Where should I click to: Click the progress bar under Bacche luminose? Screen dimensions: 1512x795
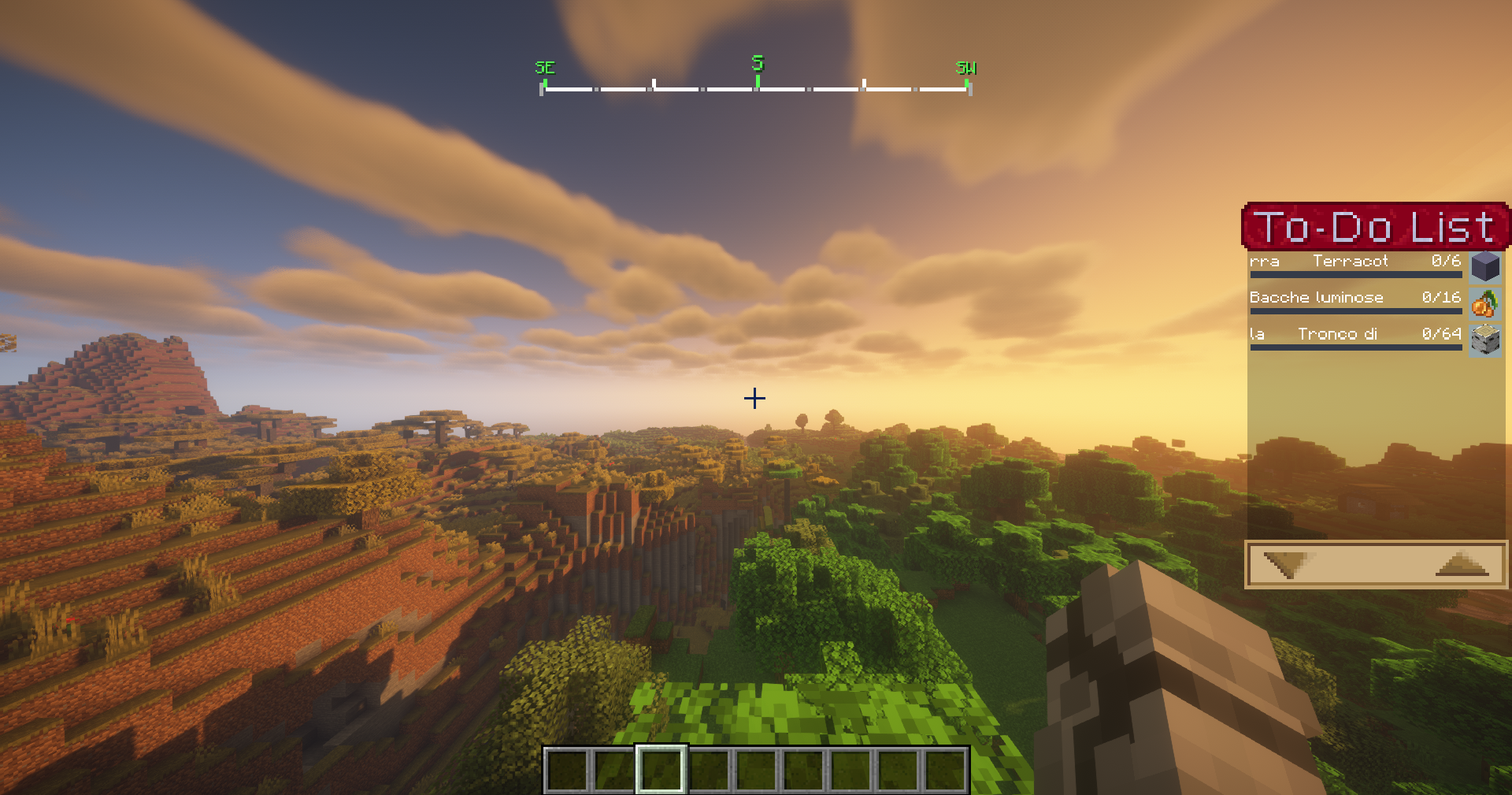click(1355, 311)
